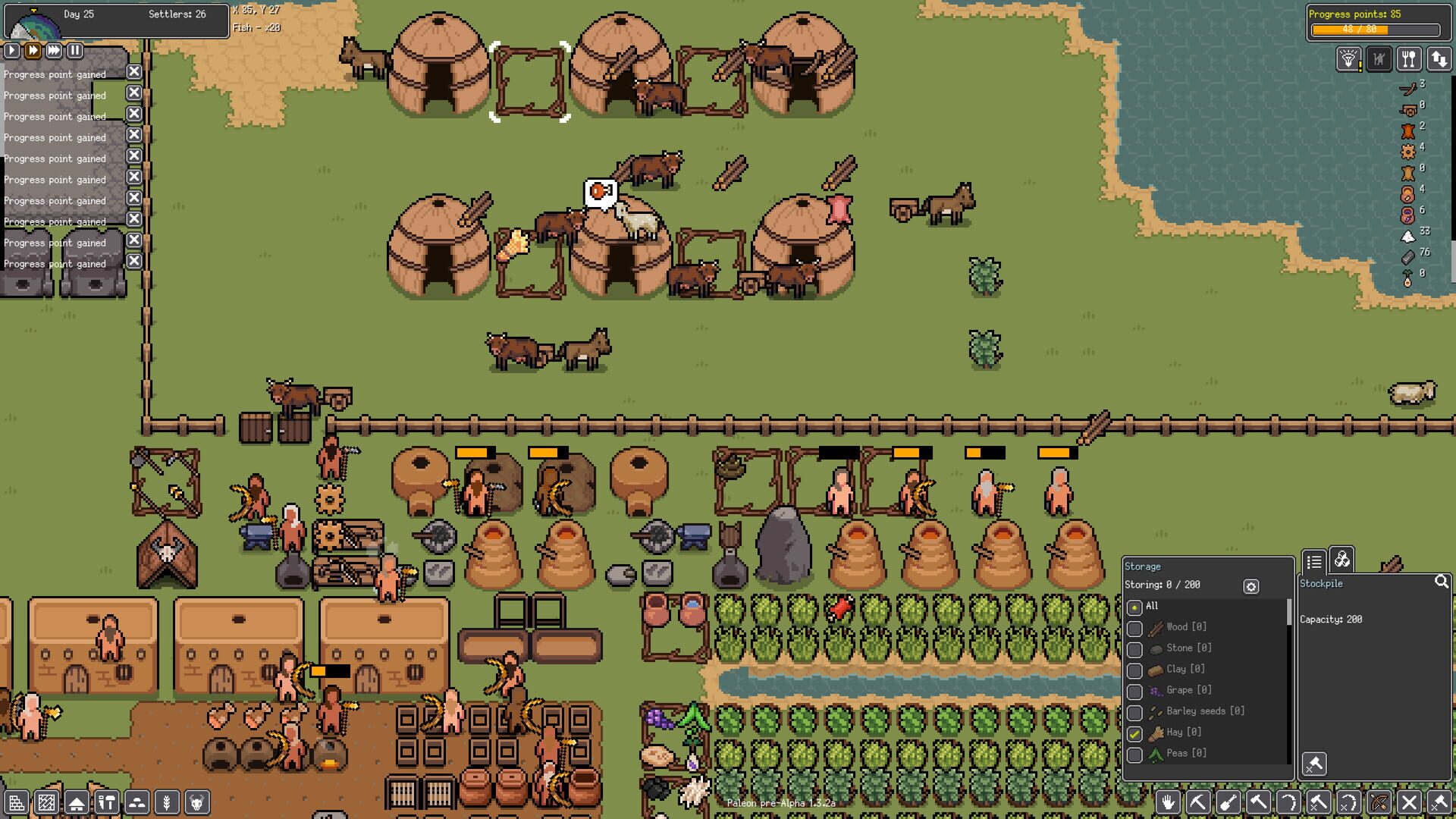Viewport: 1456px width, 819px height.
Task: Pause the game with the pause control
Action: coord(74,51)
